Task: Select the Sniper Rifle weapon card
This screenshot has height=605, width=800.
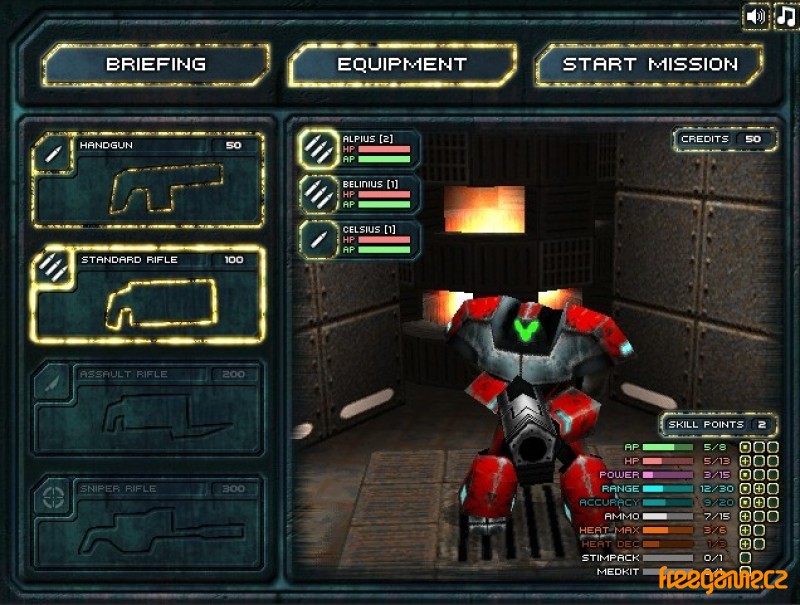Action: click(x=148, y=524)
